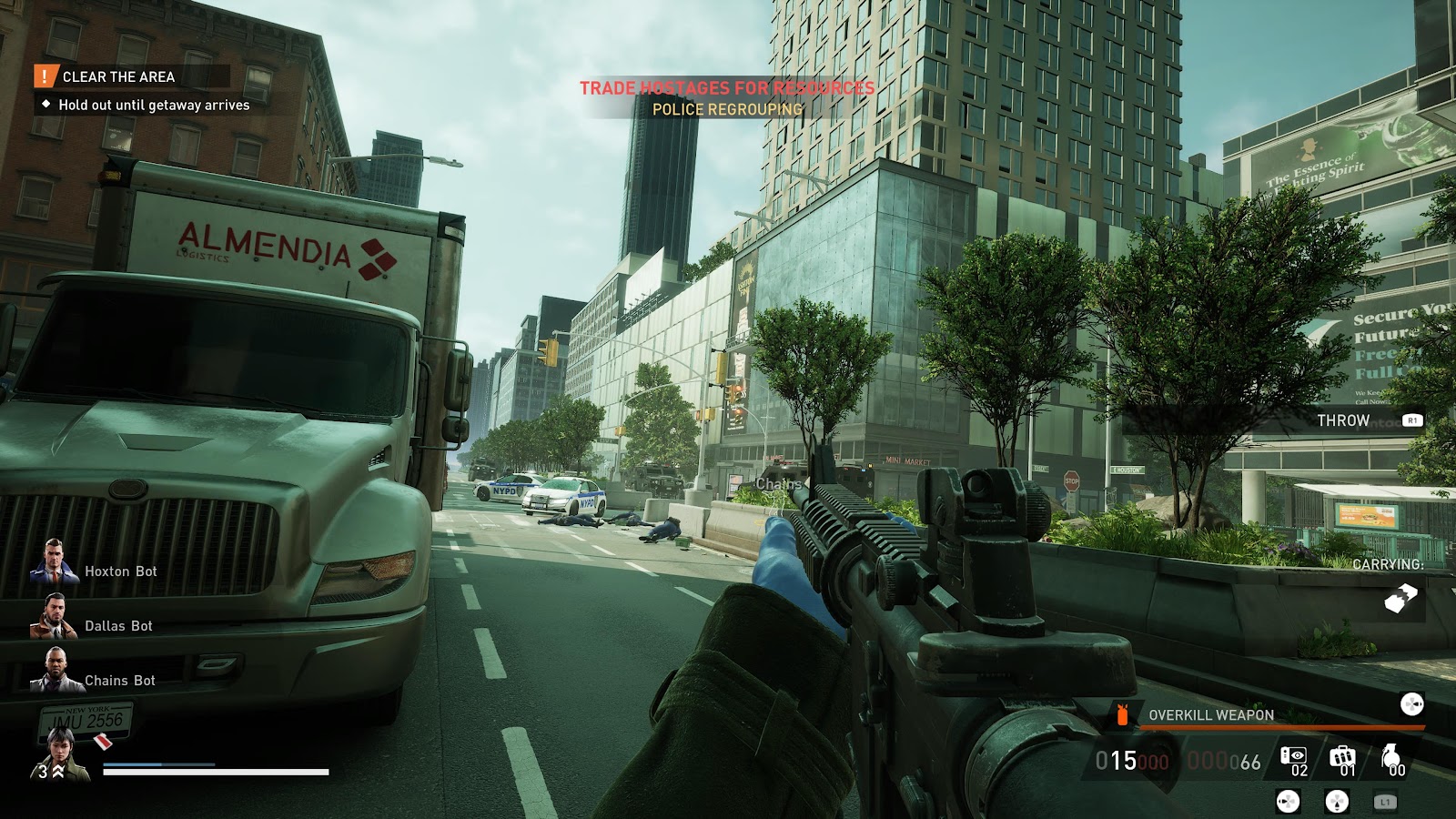Image resolution: width=1456 pixels, height=819 pixels.
Task: Select the grenade throwable slot
Action: pos(1390,757)
